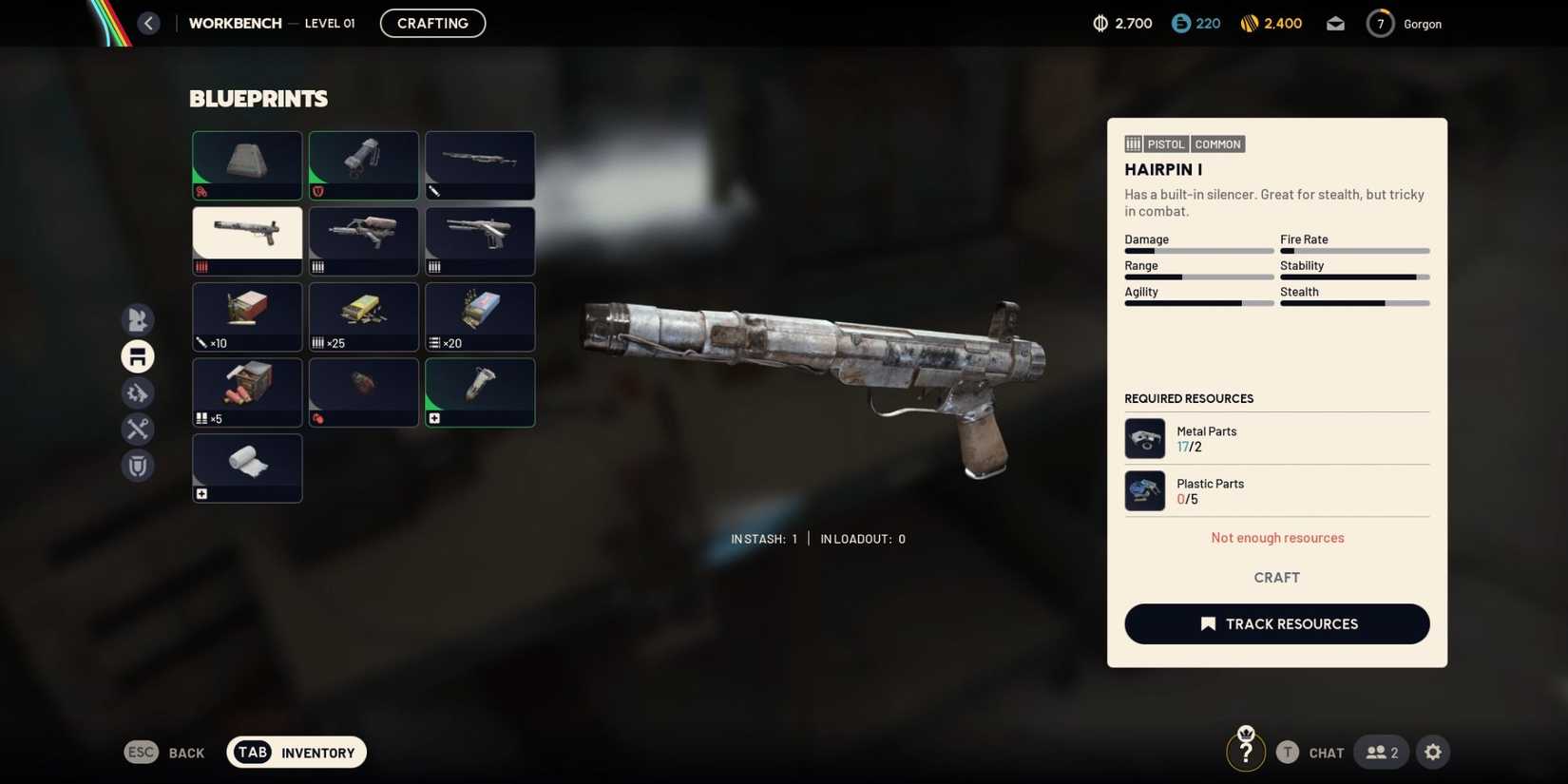Click the currency display showing 2.400
Viewport: 1568px width, 784px height.
[x=1271, y=23]
